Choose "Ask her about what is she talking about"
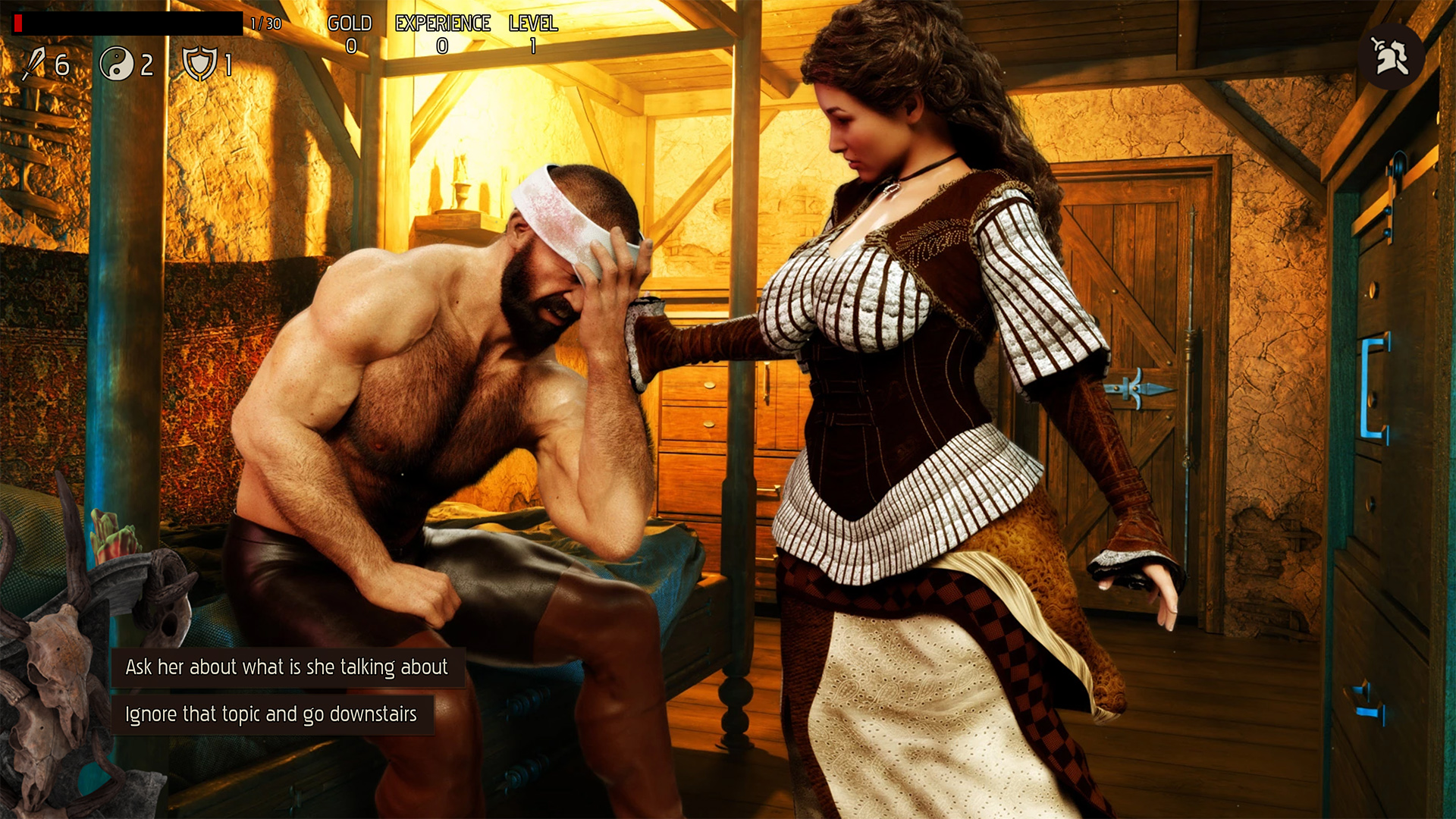Screen dimensions: 1456x819 point(287,667)
